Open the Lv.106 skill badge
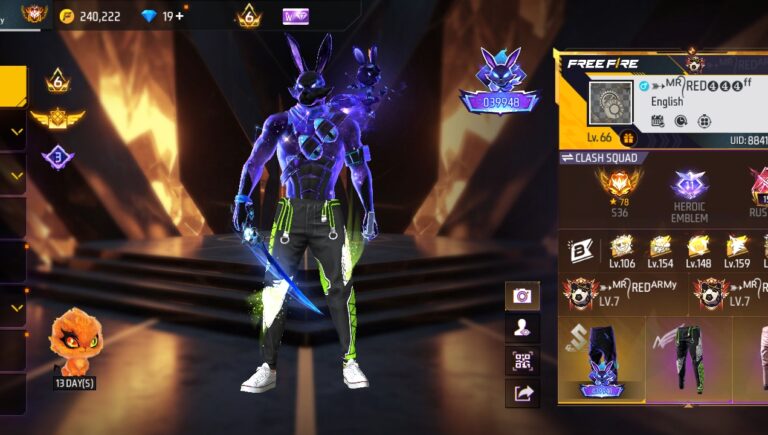This screenshot has width=768, height=435. click(x=622, y=251)
